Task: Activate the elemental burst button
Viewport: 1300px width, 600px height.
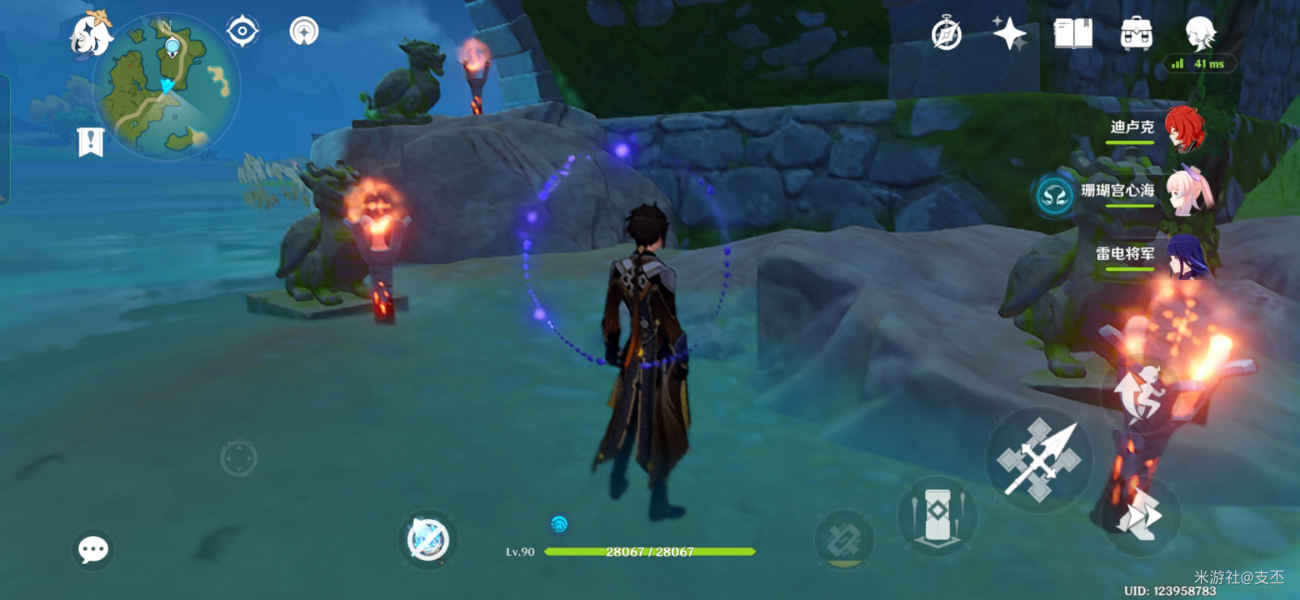Action: click(x=845, y=540)
